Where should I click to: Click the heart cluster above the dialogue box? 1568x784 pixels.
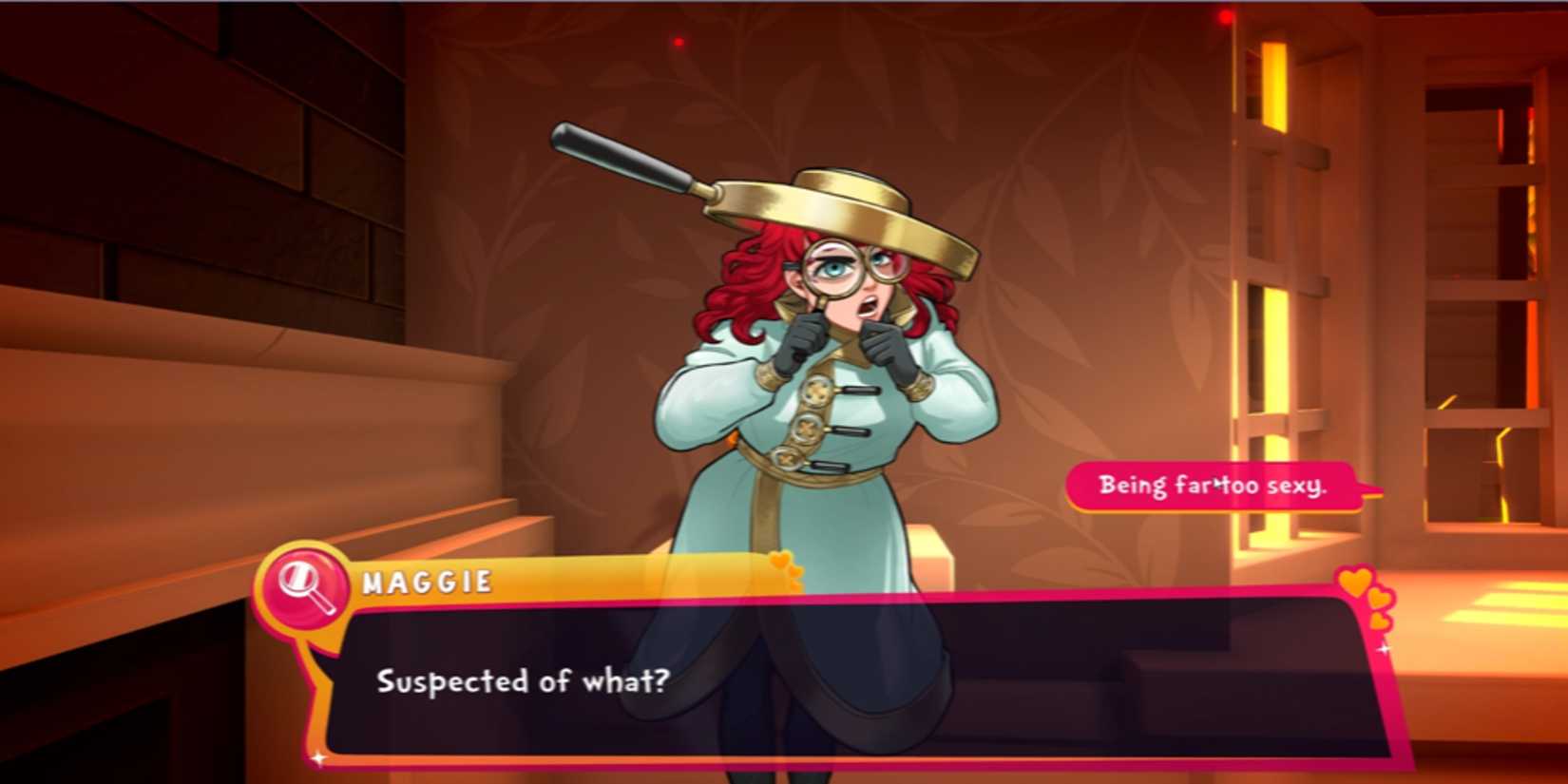[1354, 589]
